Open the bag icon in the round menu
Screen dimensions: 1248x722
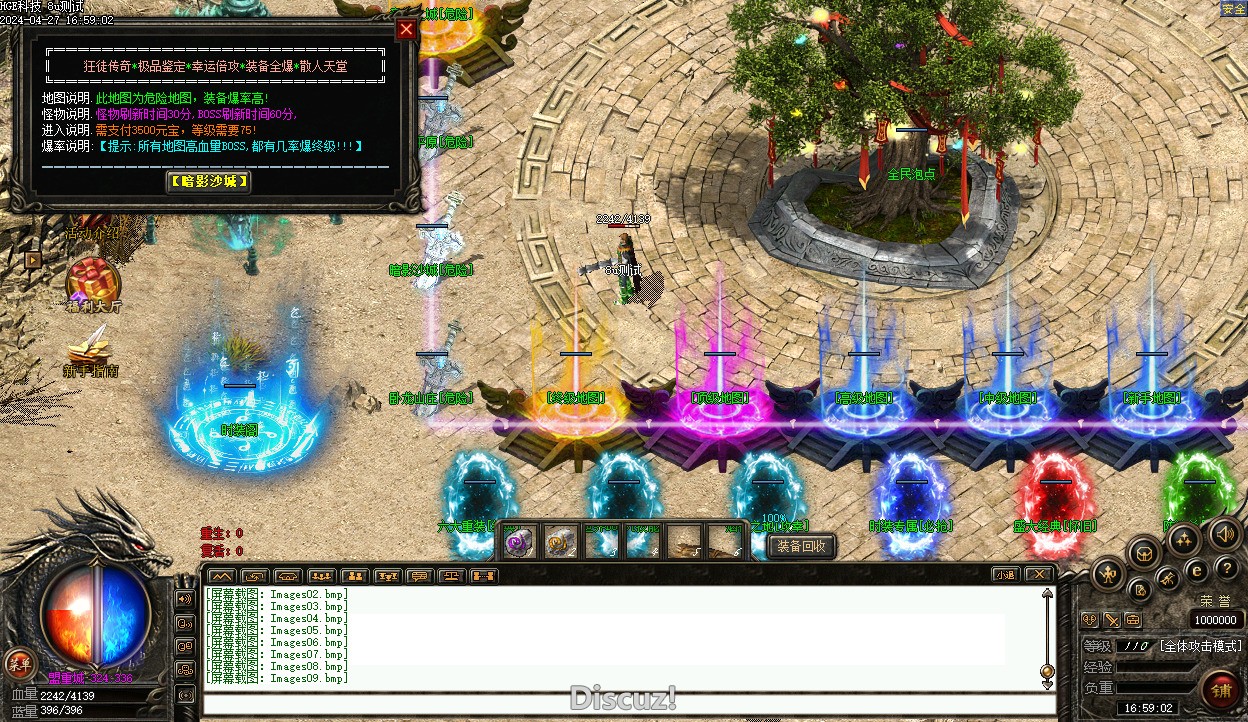click(1144, 552)
